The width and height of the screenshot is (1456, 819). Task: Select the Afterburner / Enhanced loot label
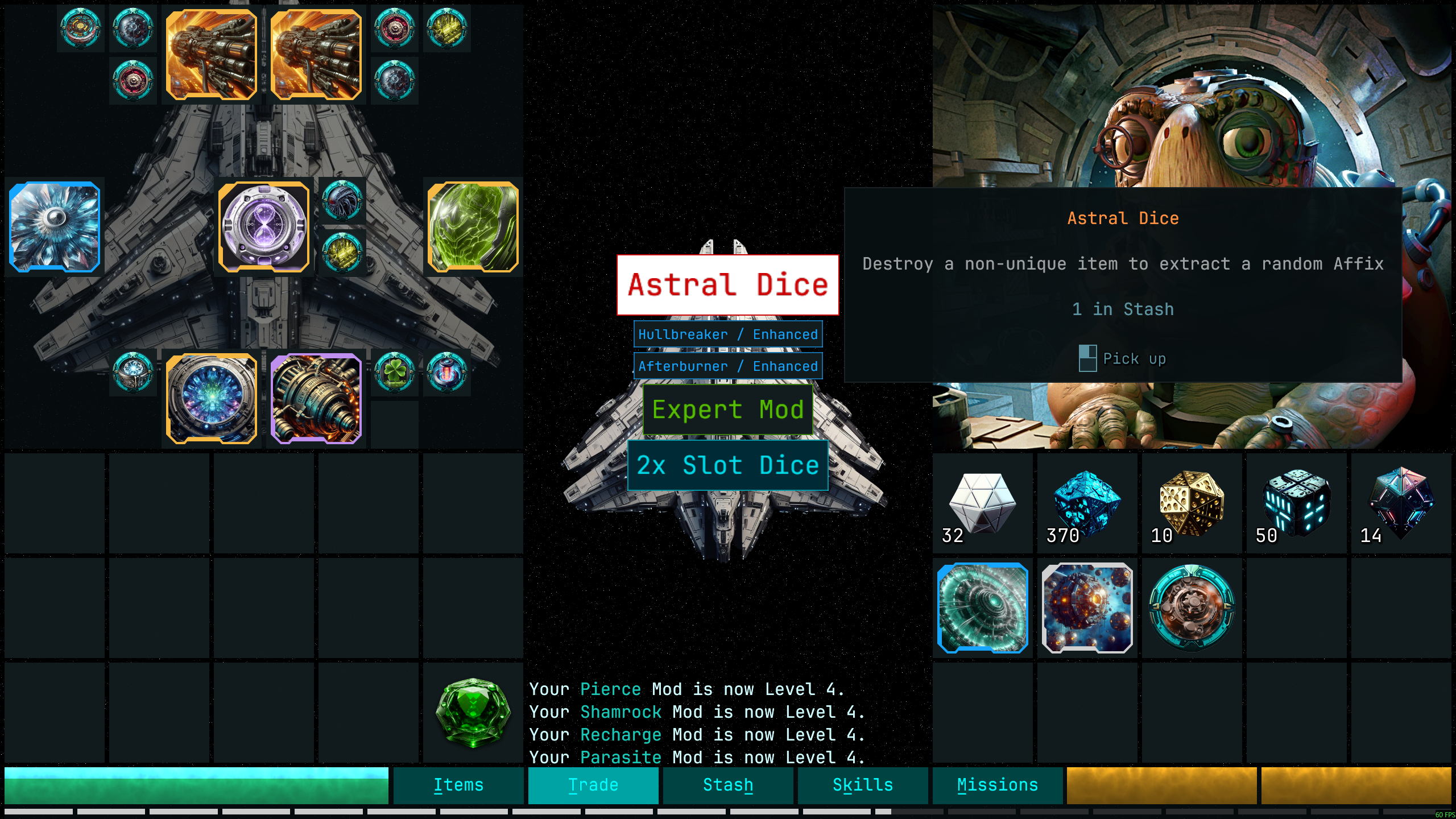[x=727, y=366]
